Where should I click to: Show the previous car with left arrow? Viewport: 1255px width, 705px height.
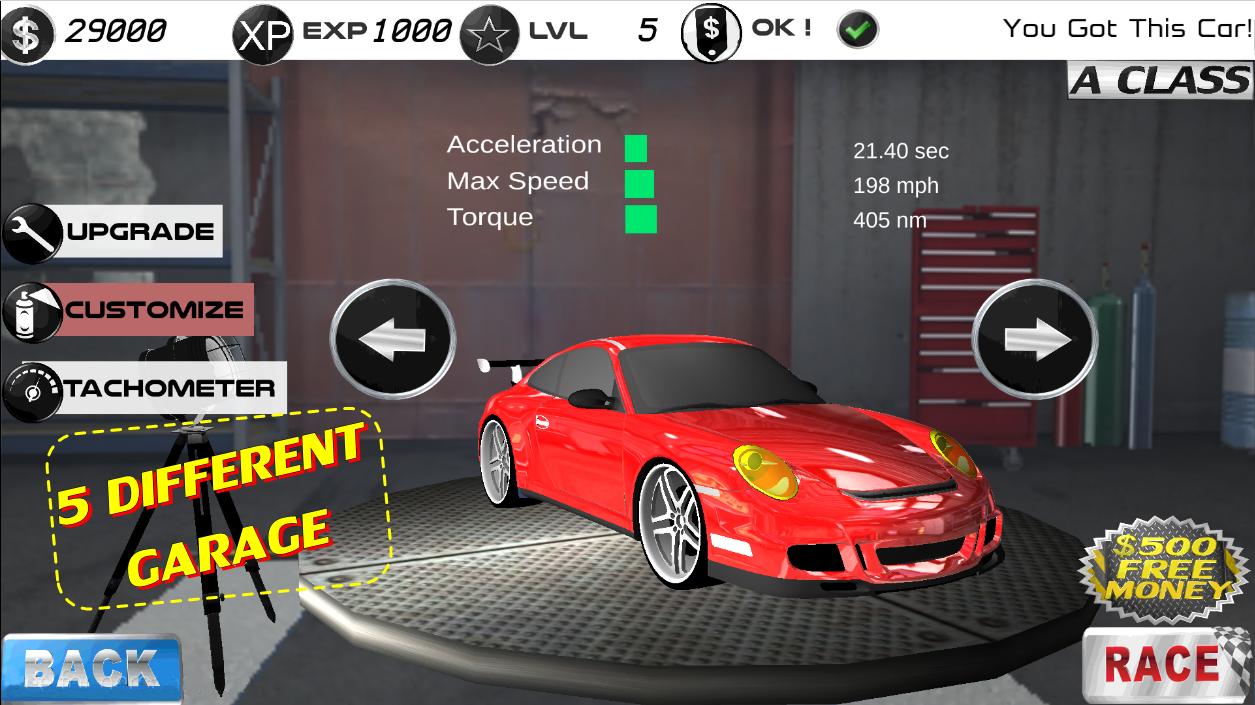coord(393,340)
